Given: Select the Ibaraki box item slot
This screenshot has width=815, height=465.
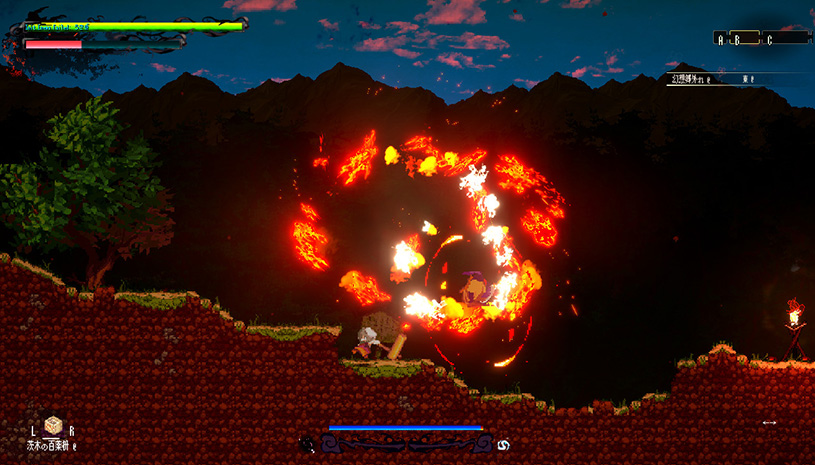Looking at the screenshot, I should coord(52,426).
